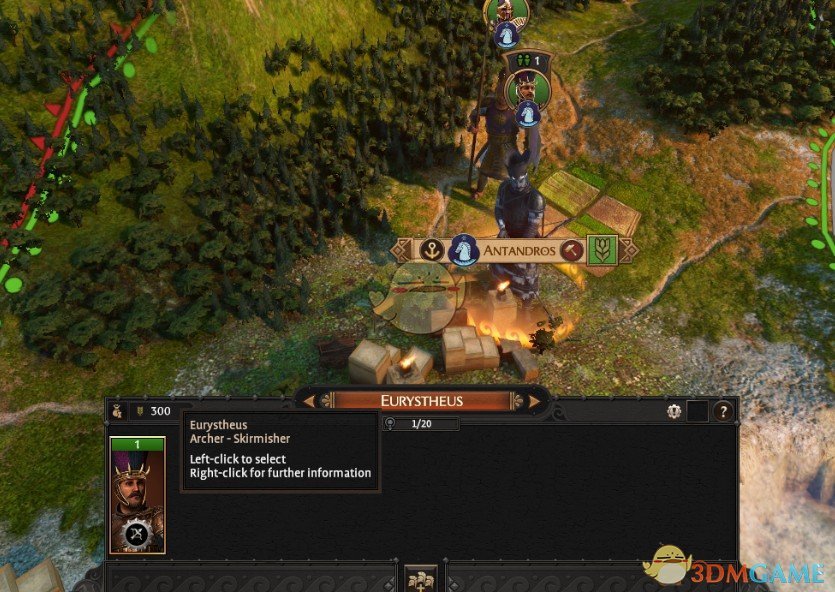Cycle to the previous army with left arrow
The height and width of the screenshot is (592, 835).
[310, 401]
